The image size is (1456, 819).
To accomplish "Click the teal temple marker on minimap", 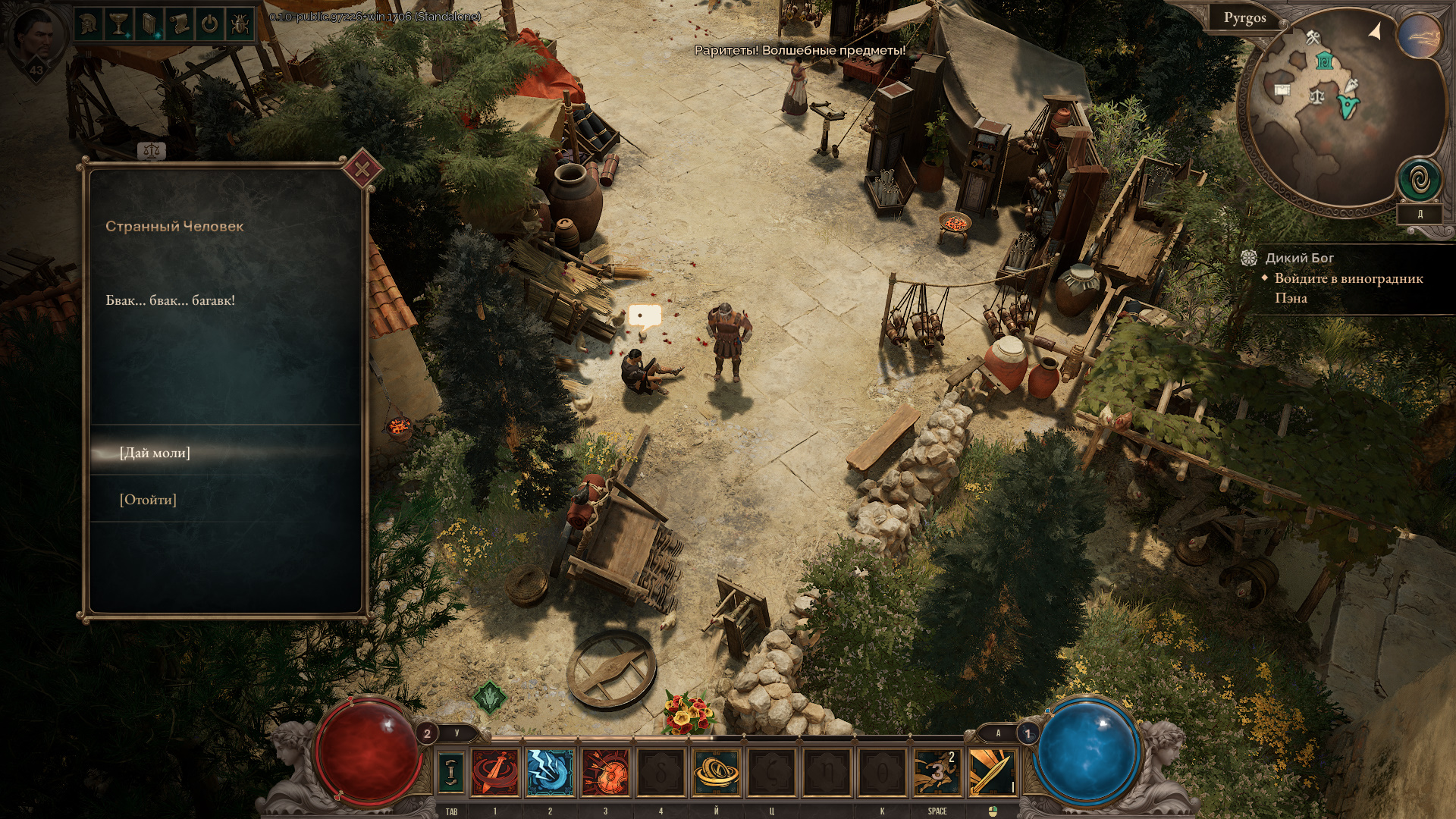I will tap(1324, 61).
